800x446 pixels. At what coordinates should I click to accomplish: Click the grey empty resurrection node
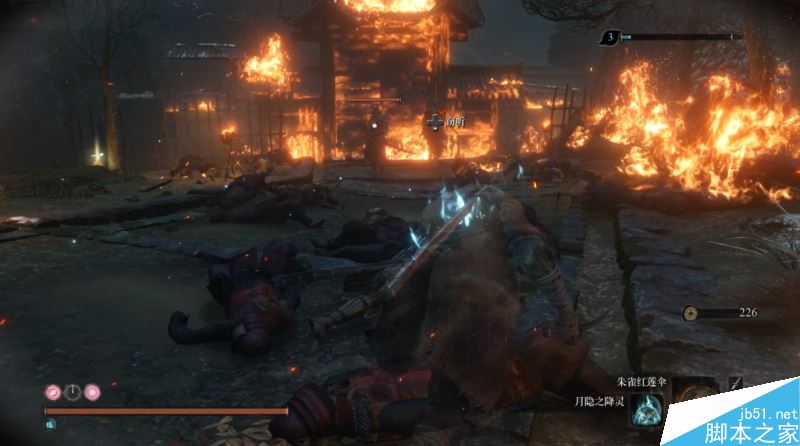click(72, 392)
